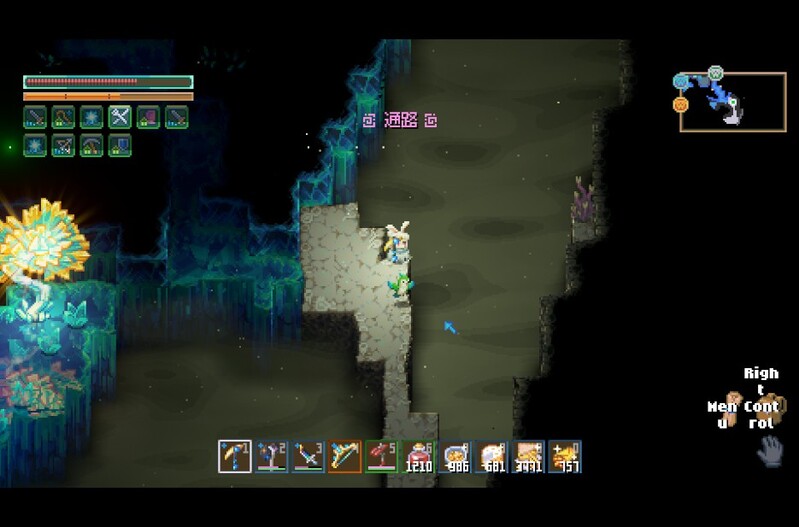Choose the golden bow hotbar slot
The width and height of the screenshot is (799, 527).
click(x=344, y=457)
